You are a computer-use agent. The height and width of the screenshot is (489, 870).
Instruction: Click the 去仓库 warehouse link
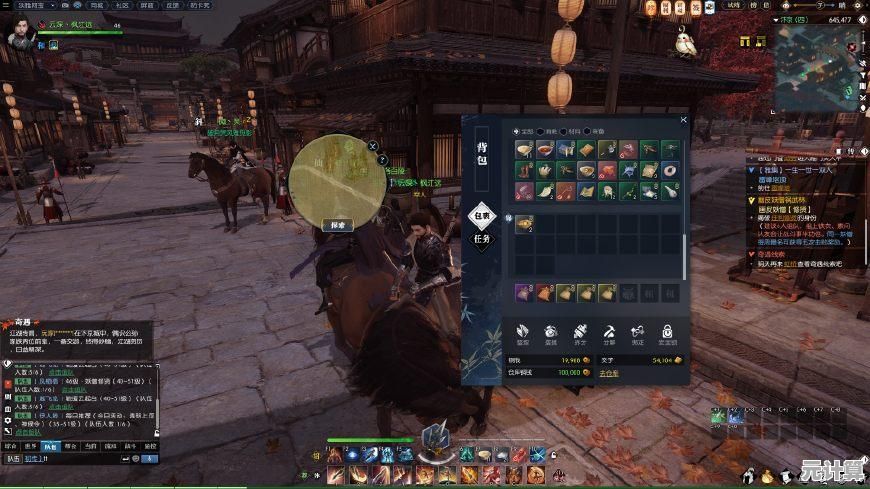pyautogui.click(x=609, y=372)
